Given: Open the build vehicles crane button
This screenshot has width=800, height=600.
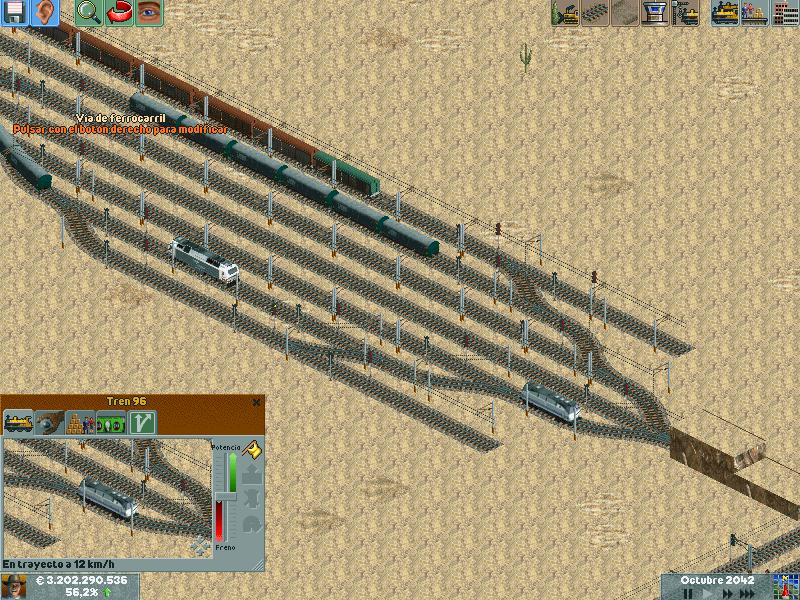Looking at the screenshot, I should point(685,12).
